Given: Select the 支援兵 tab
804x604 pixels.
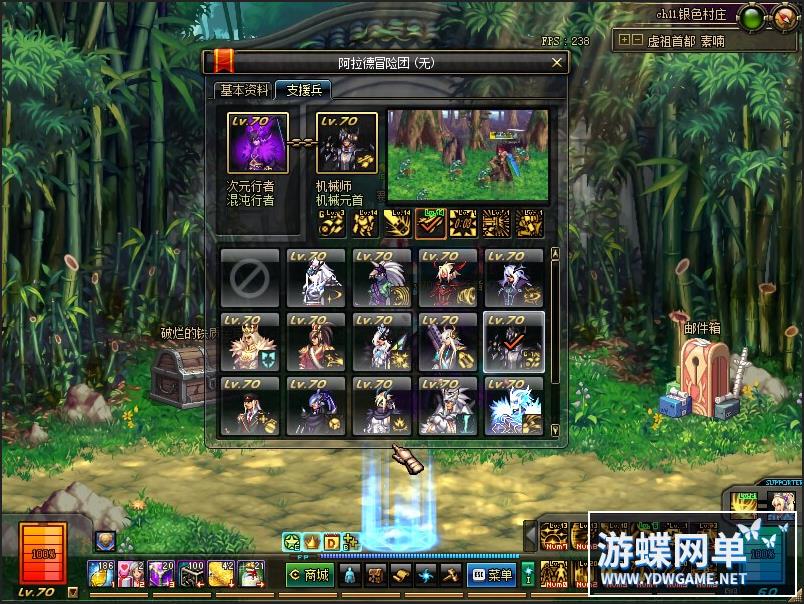Looking at the screenshot, I should (x=303, y=90).
